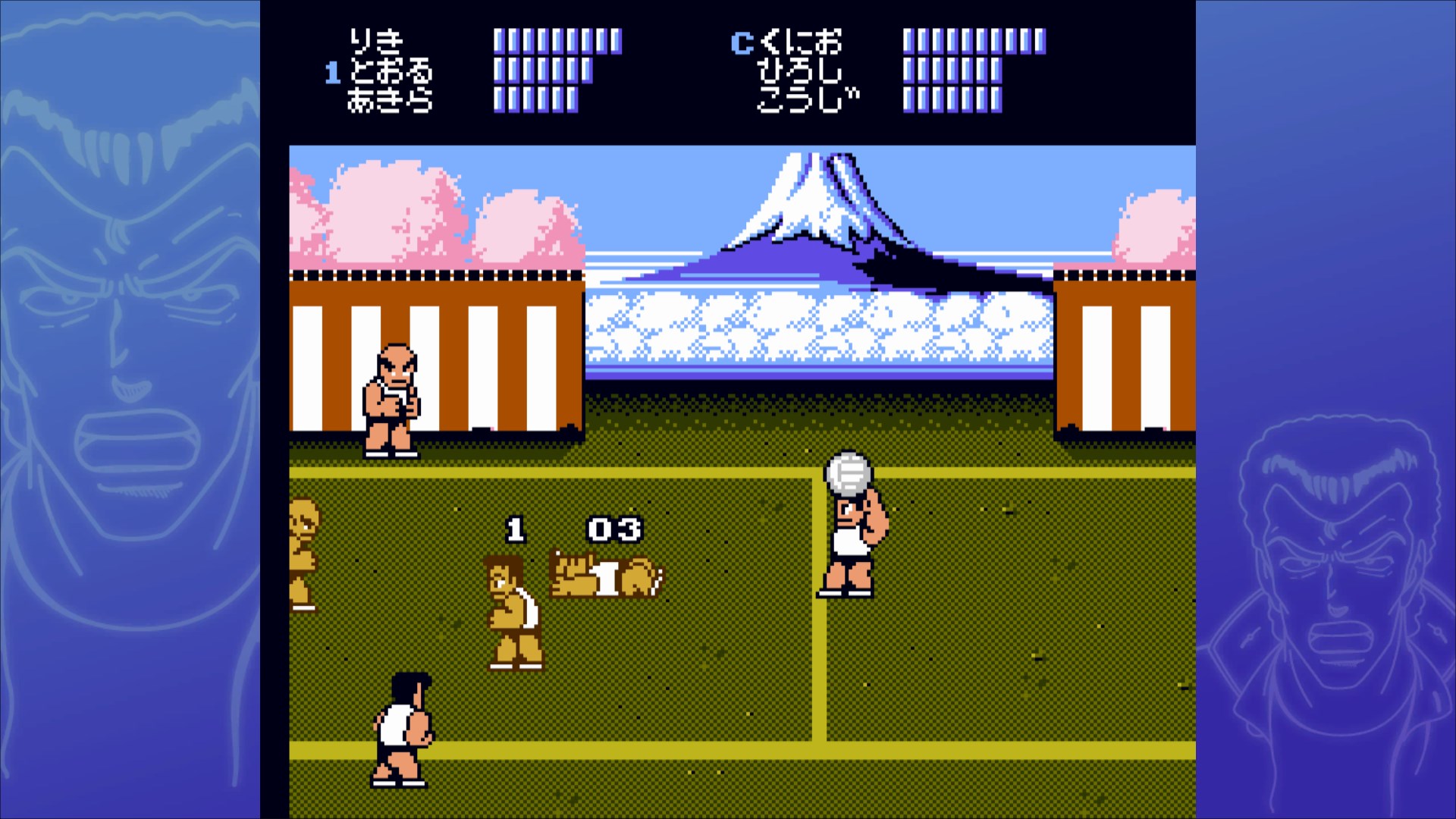Select the white-shirt player at the bottom
This screenshot has height=819, width=1456.
click(400, 732)
